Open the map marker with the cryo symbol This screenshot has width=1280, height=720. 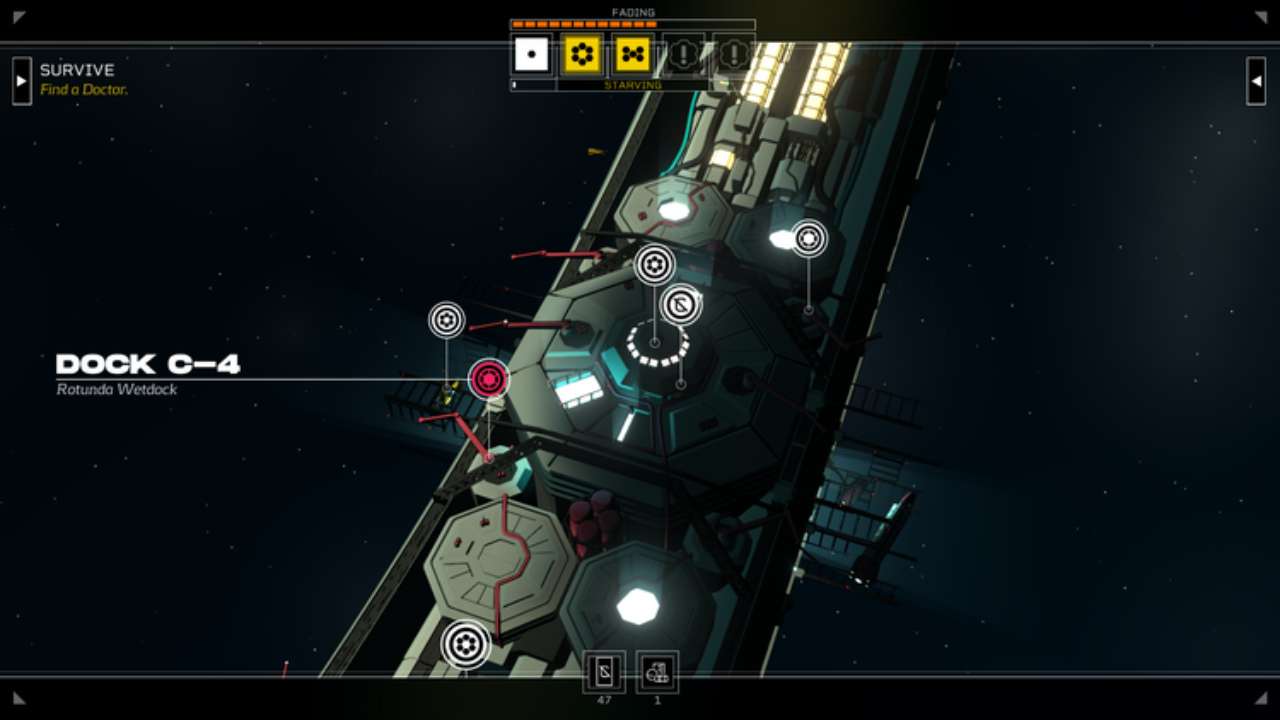click(681, 305)
